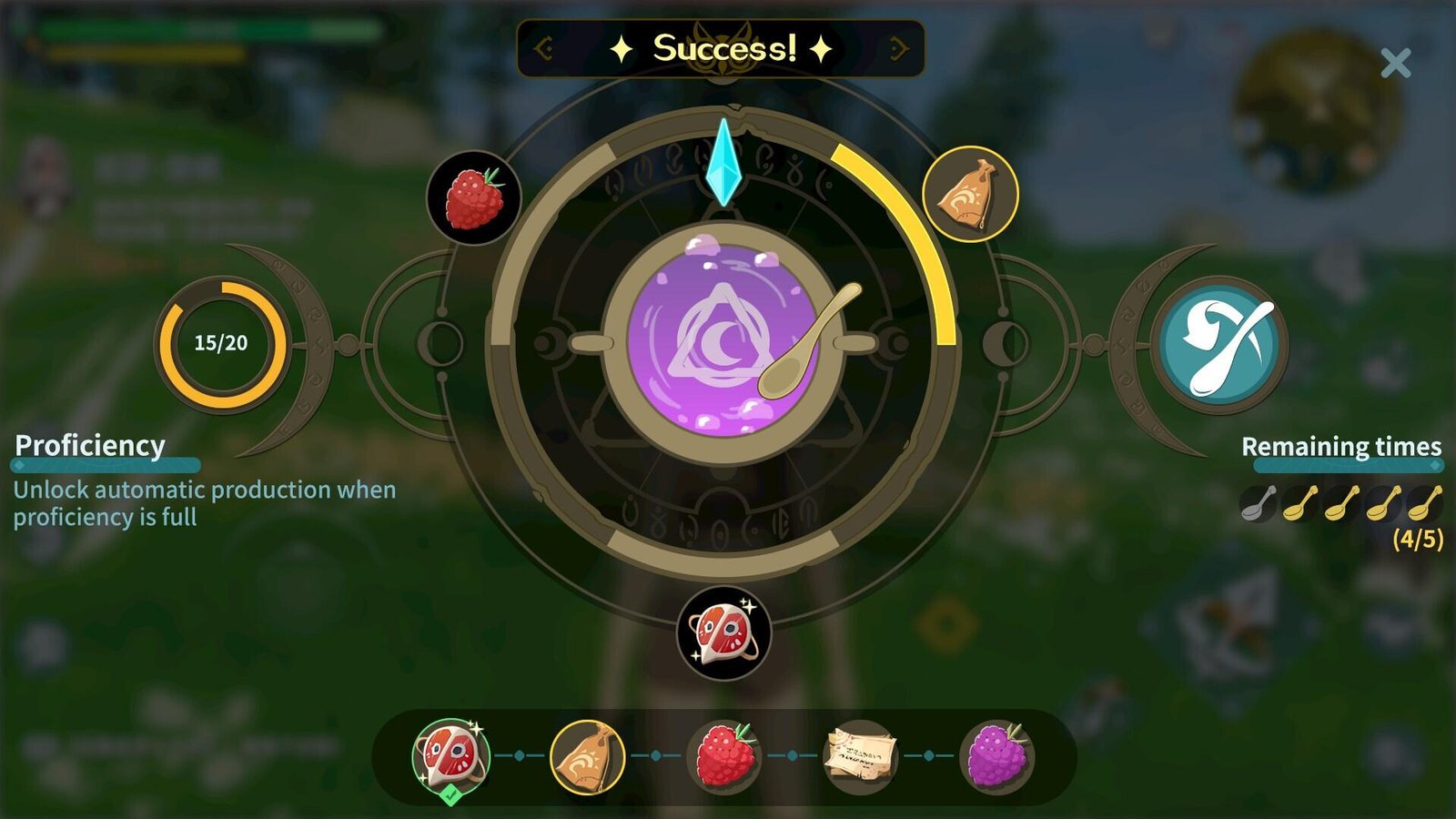
Task: Choose the red raspberry in the recipe bar
Action: tap(724, 756)
